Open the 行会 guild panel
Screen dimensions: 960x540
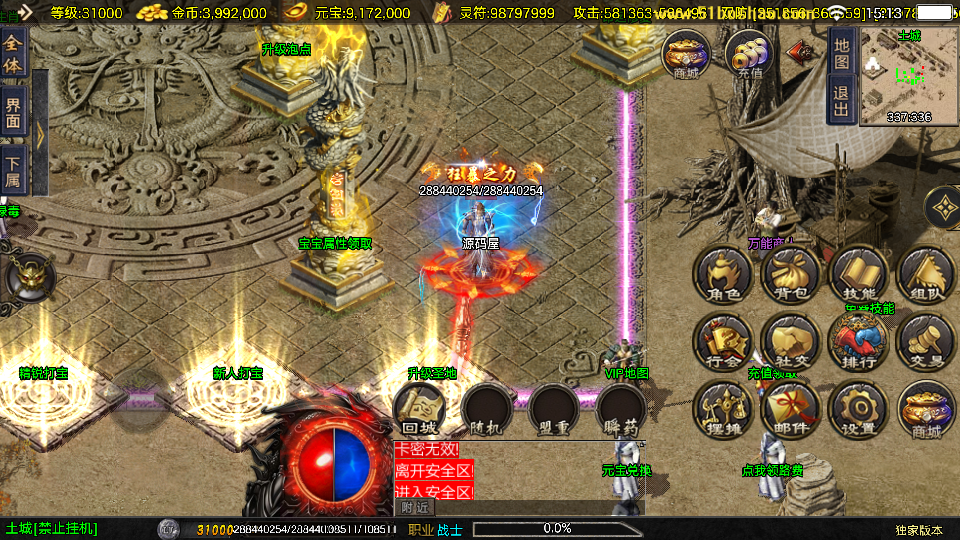(x=724, y=343)
